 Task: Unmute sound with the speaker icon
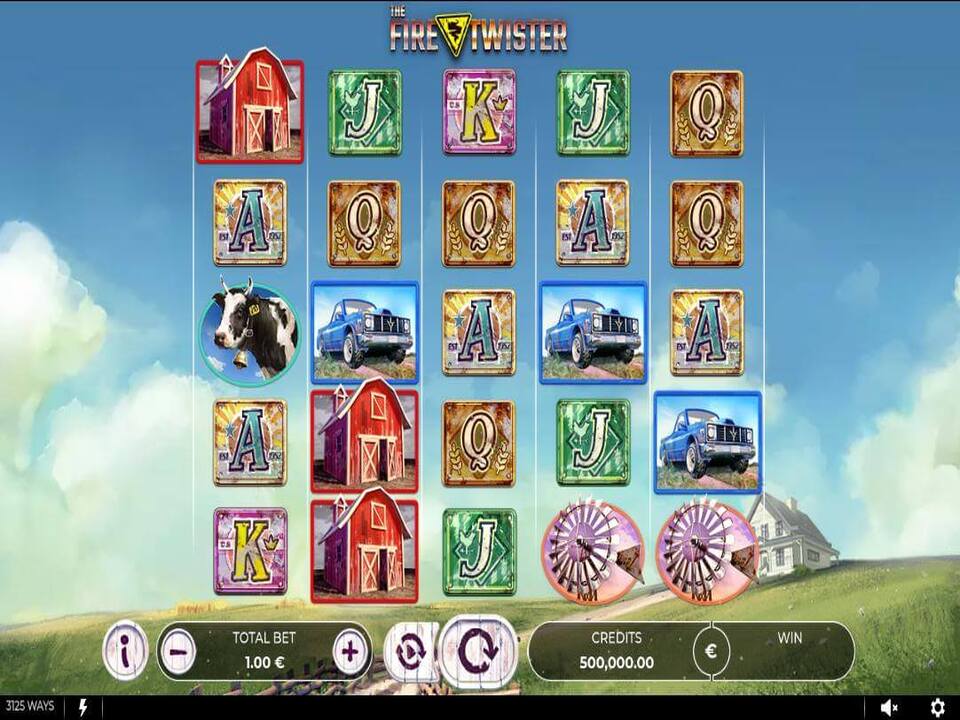889,708
